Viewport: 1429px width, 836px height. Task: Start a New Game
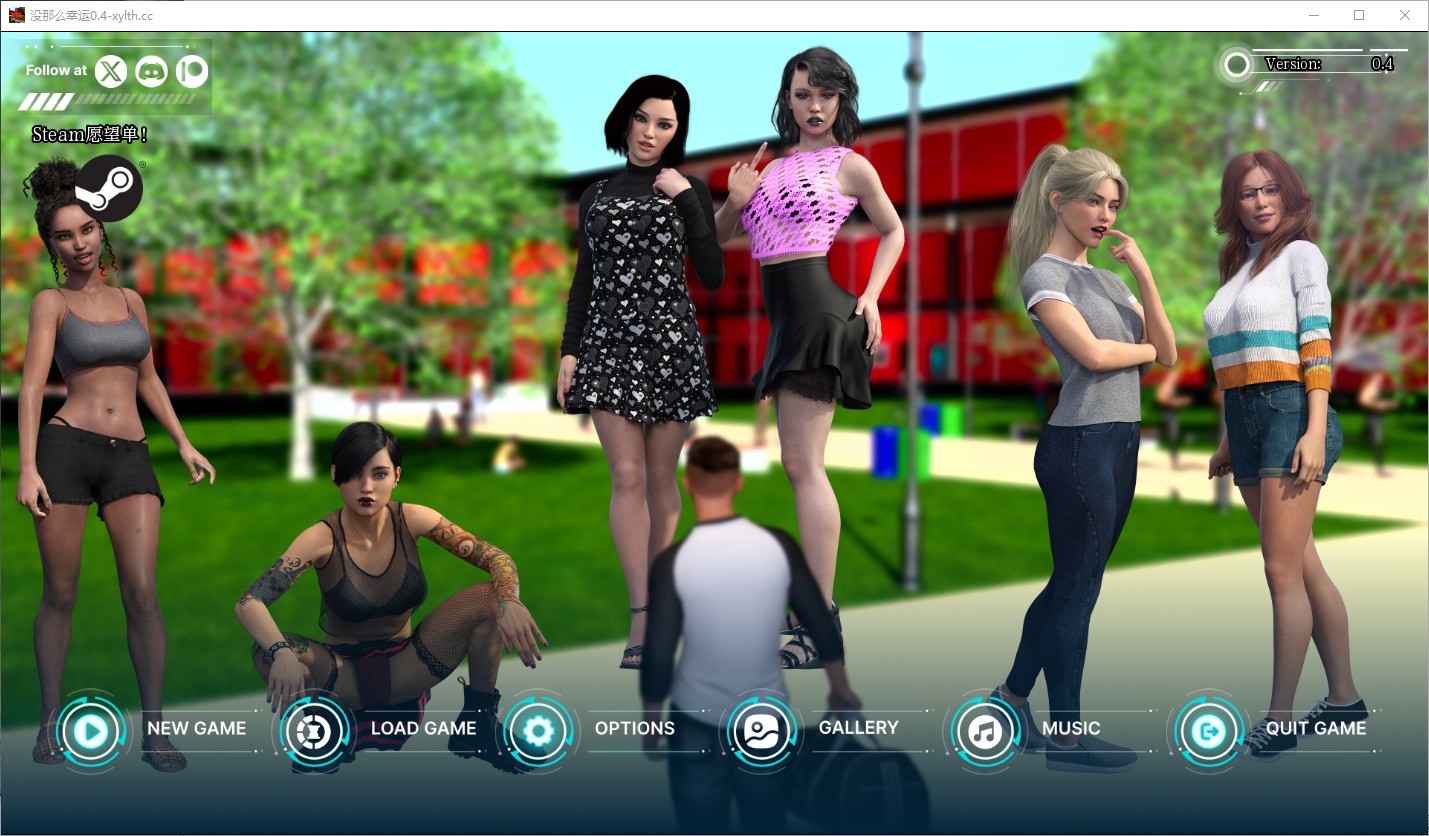pos(92,731)
